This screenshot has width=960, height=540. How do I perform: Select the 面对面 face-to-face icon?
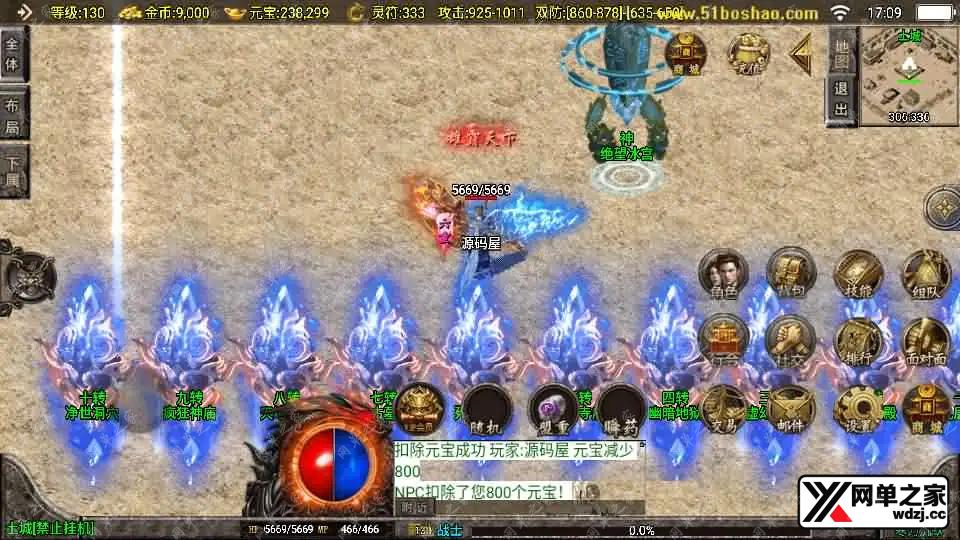(x=925, y=342)
